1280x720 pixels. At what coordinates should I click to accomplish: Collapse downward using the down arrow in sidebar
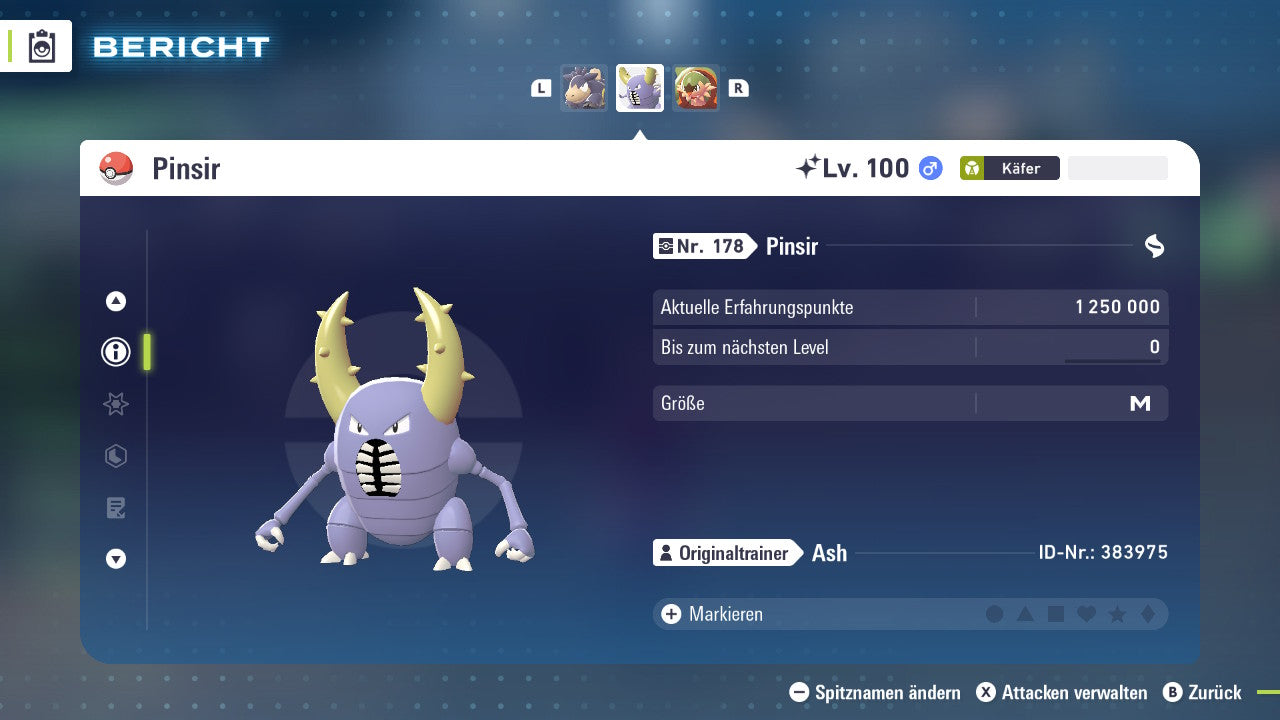(x=115, y=559)
